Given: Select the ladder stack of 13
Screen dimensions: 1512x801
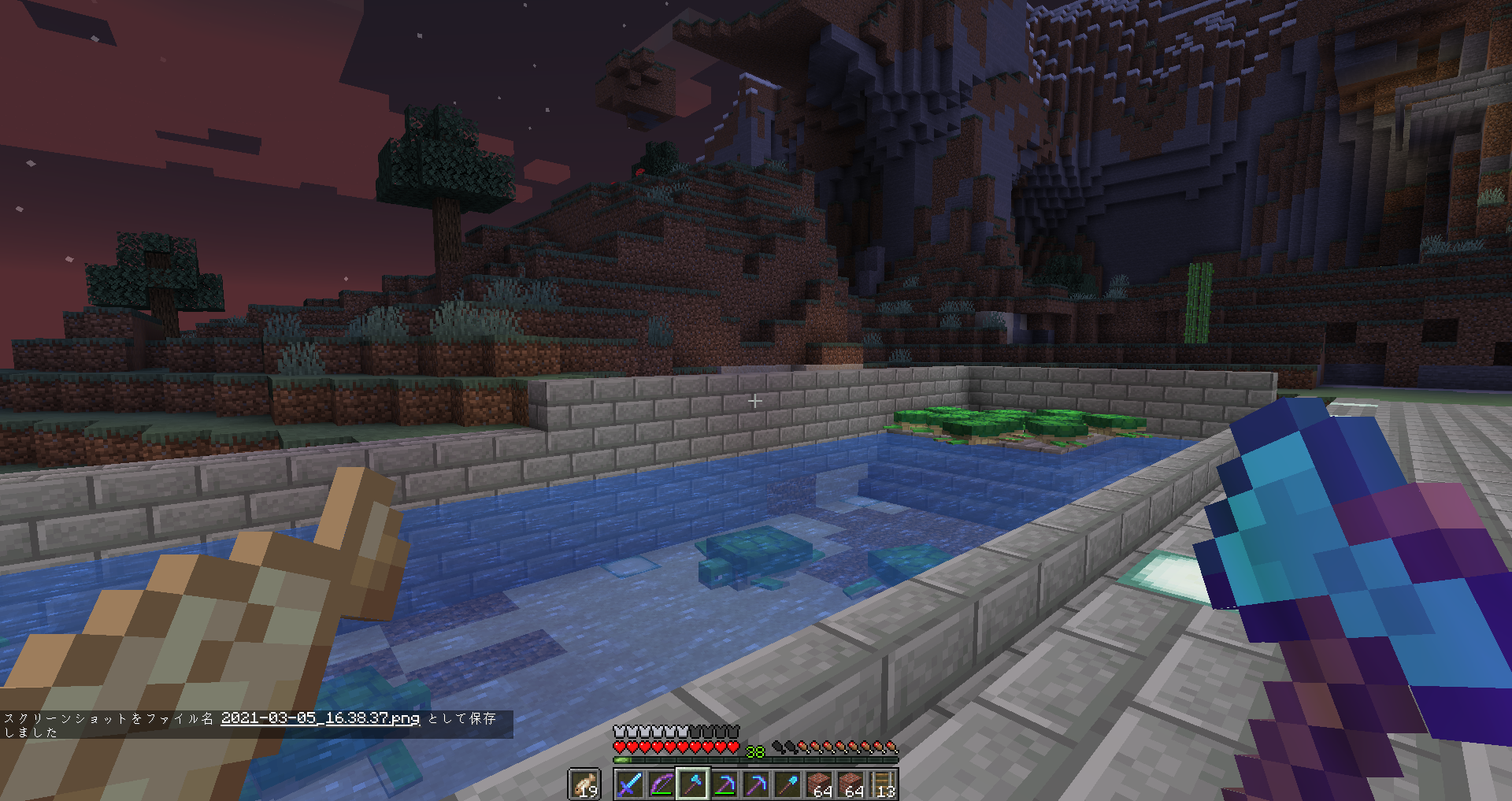Looking at the screenshot, I should click(883, 784).
